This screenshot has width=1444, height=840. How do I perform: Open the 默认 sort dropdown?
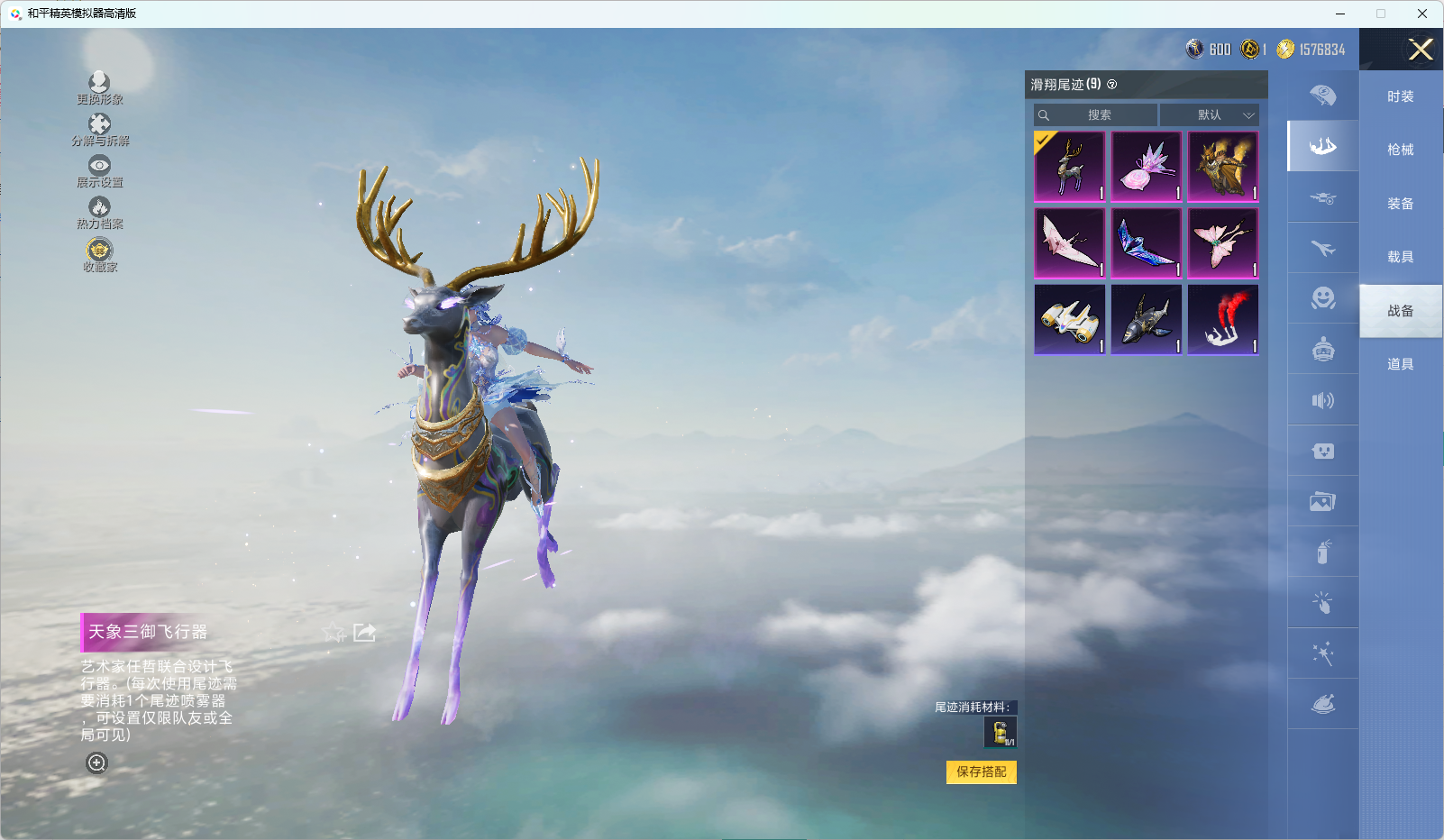coord(1210,115)
